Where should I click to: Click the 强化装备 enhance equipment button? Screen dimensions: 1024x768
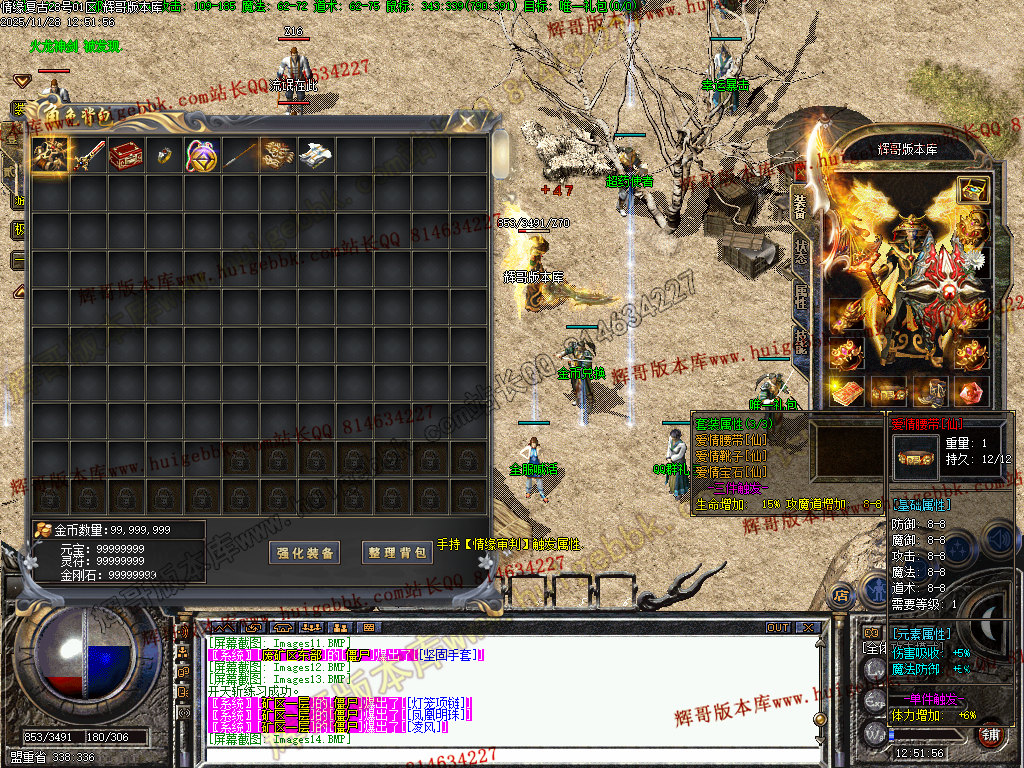click(x=305, y=552)
